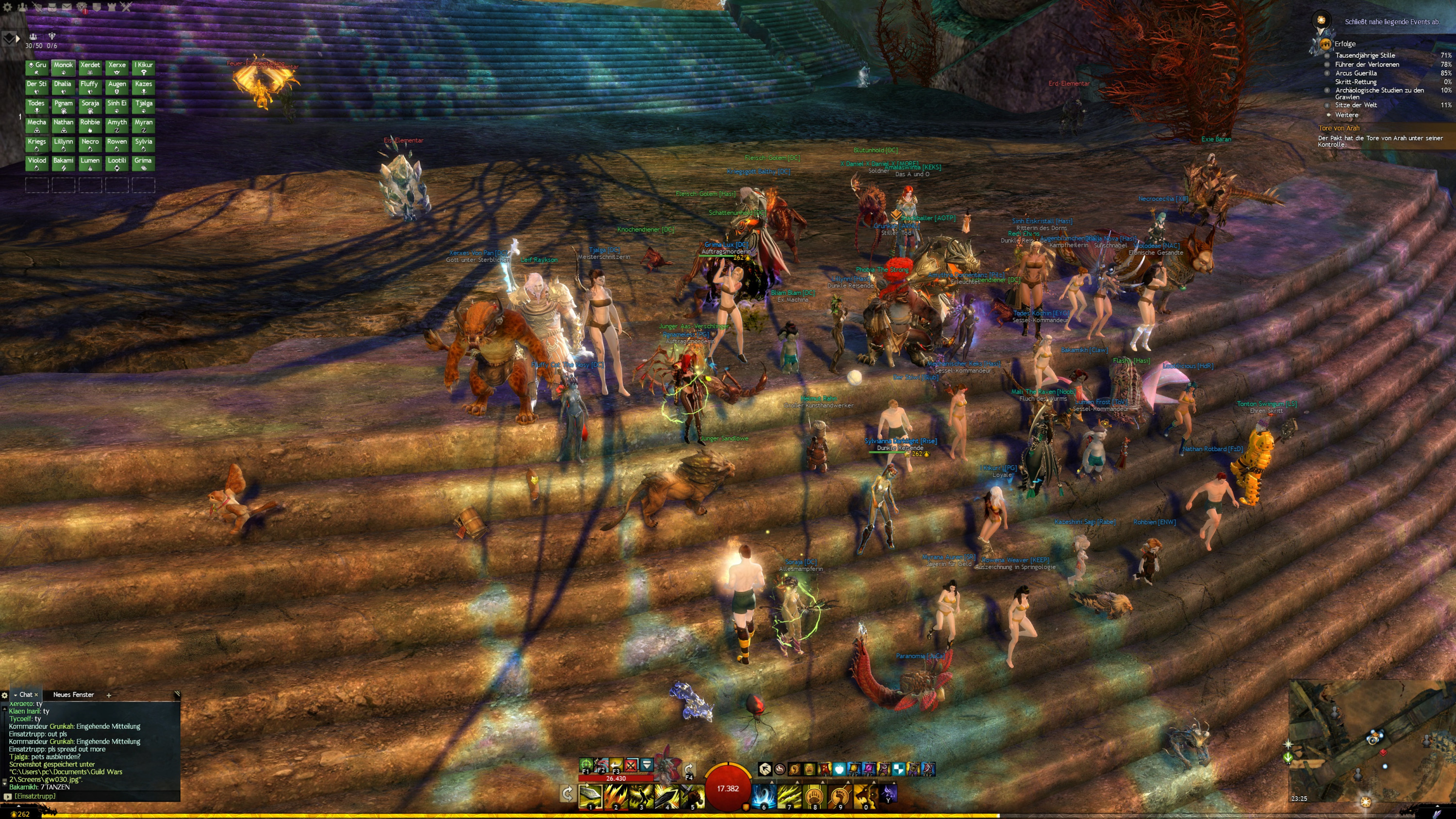The image size is (1456, 819).
Task: Expand the Weitere achievements entry
Action: click(1346, 115)
